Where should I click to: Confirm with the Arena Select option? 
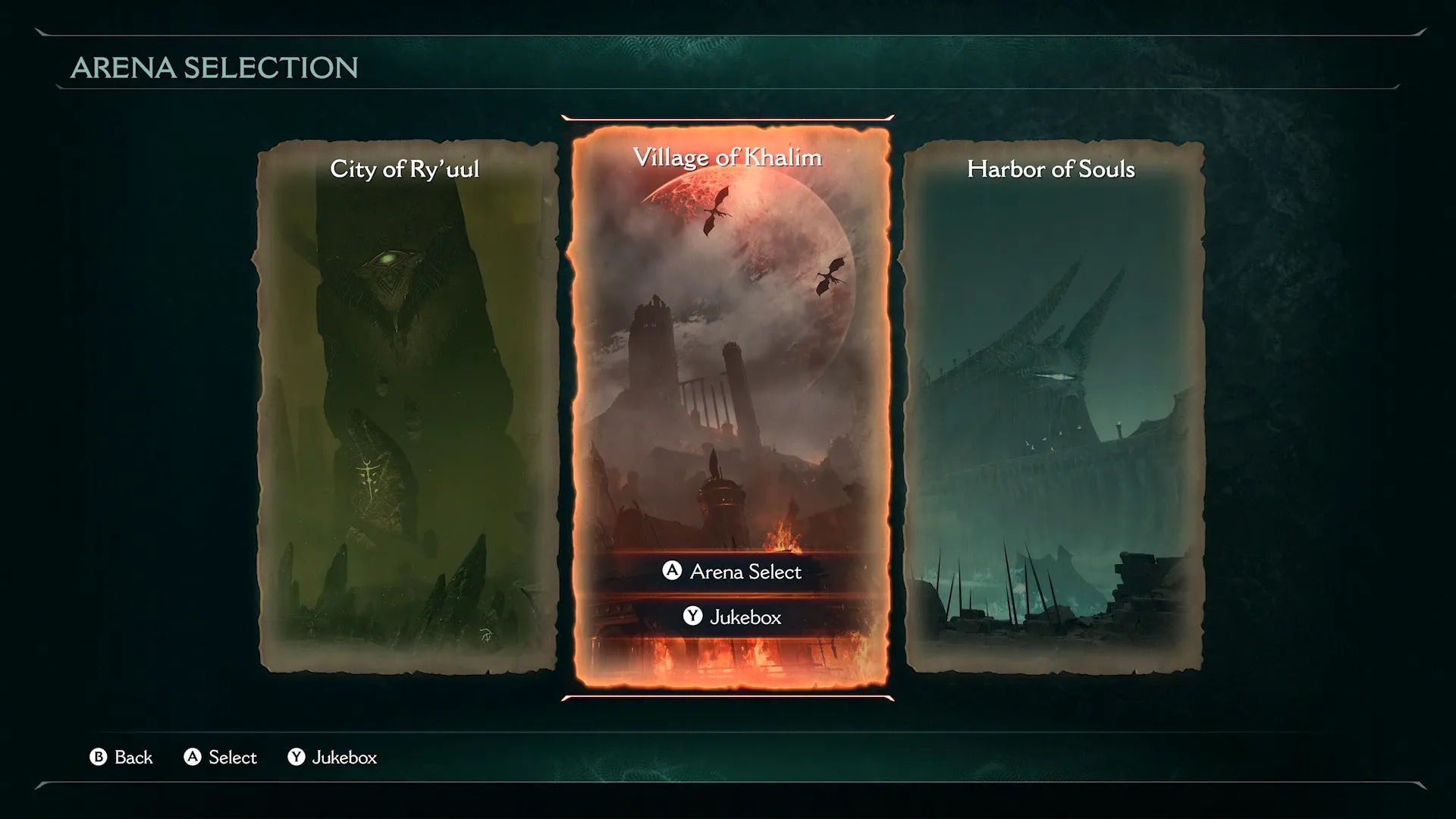(x=732, y=572)
